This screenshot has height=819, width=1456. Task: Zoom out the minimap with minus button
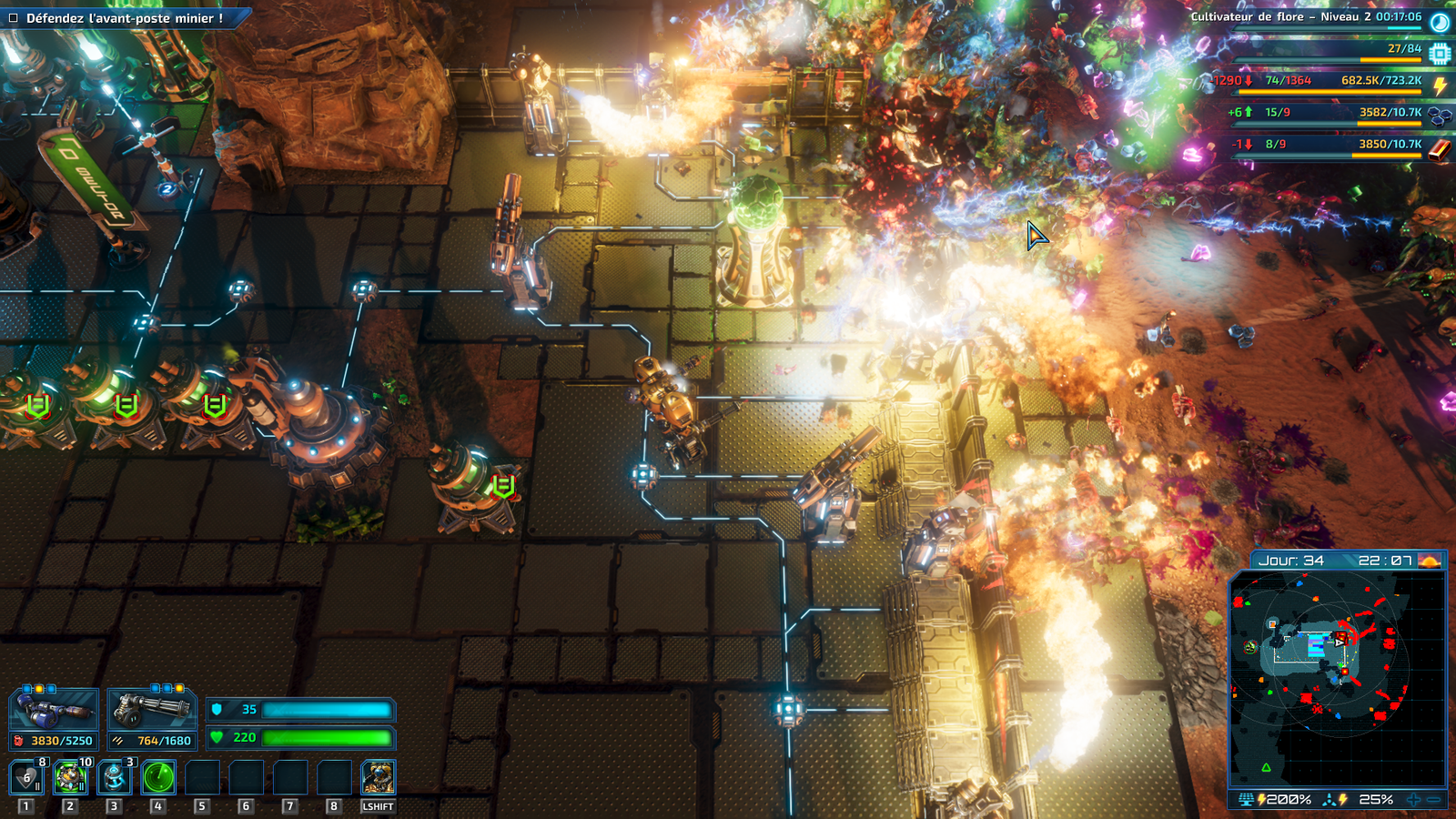click(1434, 800)
